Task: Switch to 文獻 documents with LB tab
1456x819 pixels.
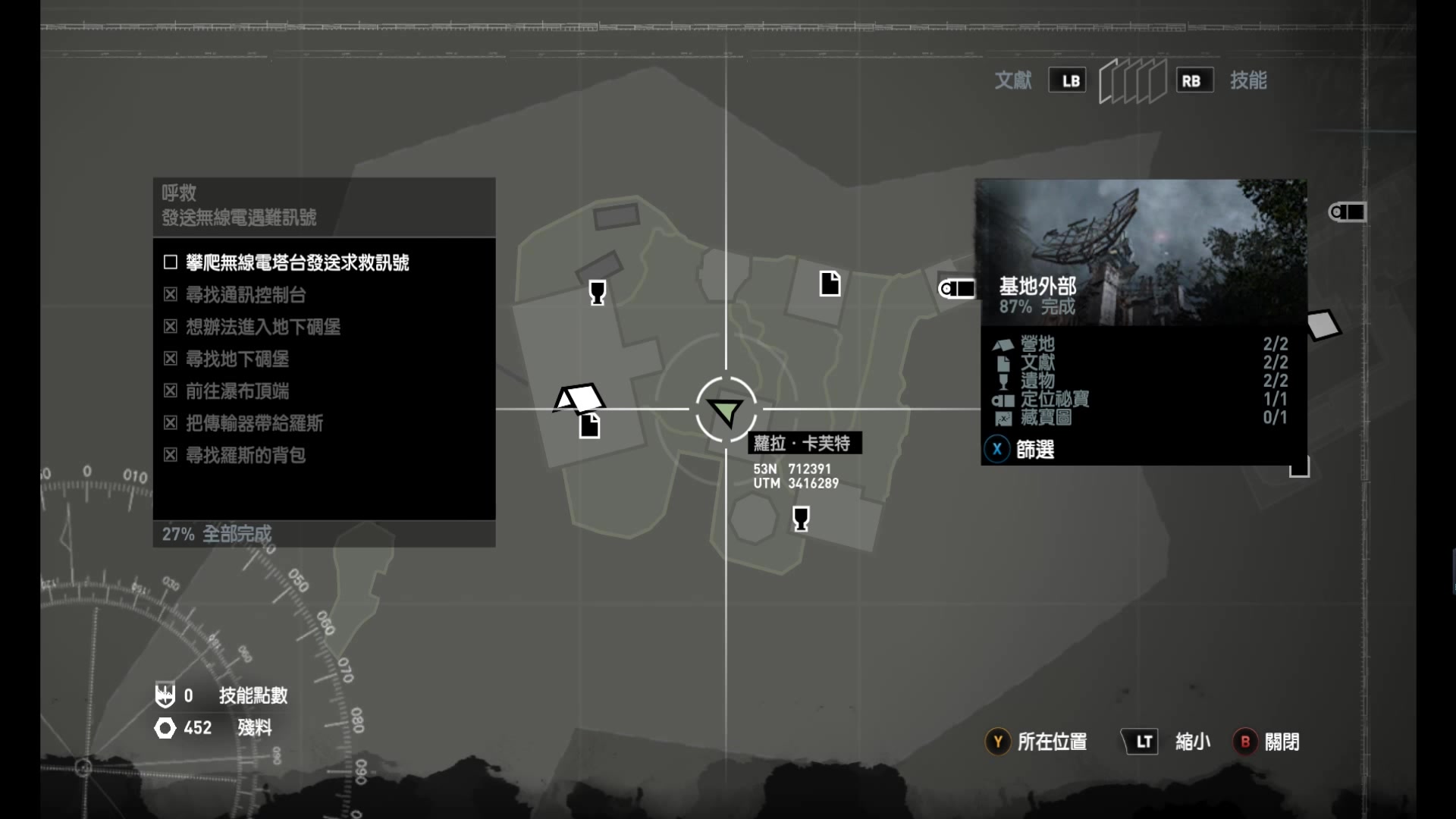Action: point(1068,80)
